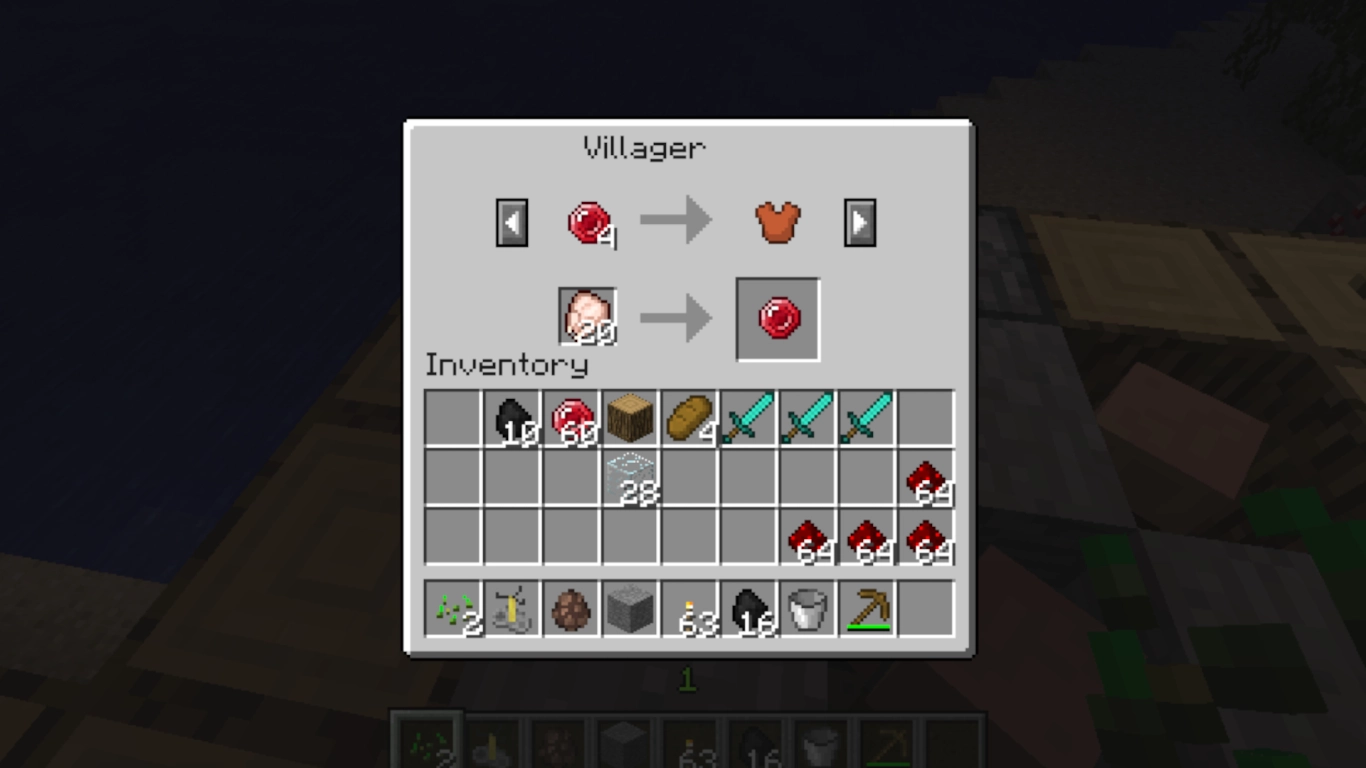Click the flint stack of 16 in the hotbar
Viewport: 1366px width, 768px height.
pos(748,608)
